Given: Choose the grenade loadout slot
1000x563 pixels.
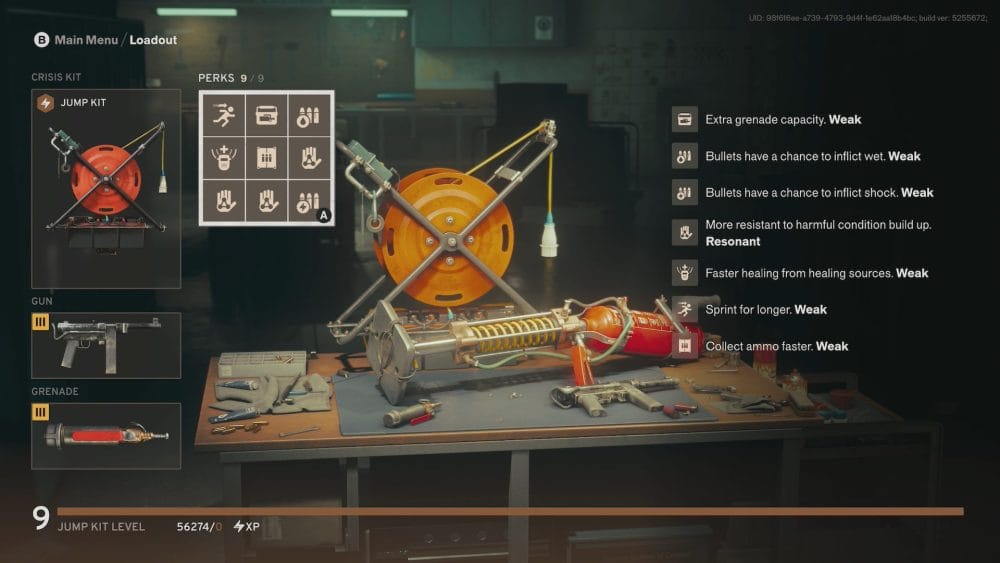Looking at the screenshot, I should pos(106,436).
